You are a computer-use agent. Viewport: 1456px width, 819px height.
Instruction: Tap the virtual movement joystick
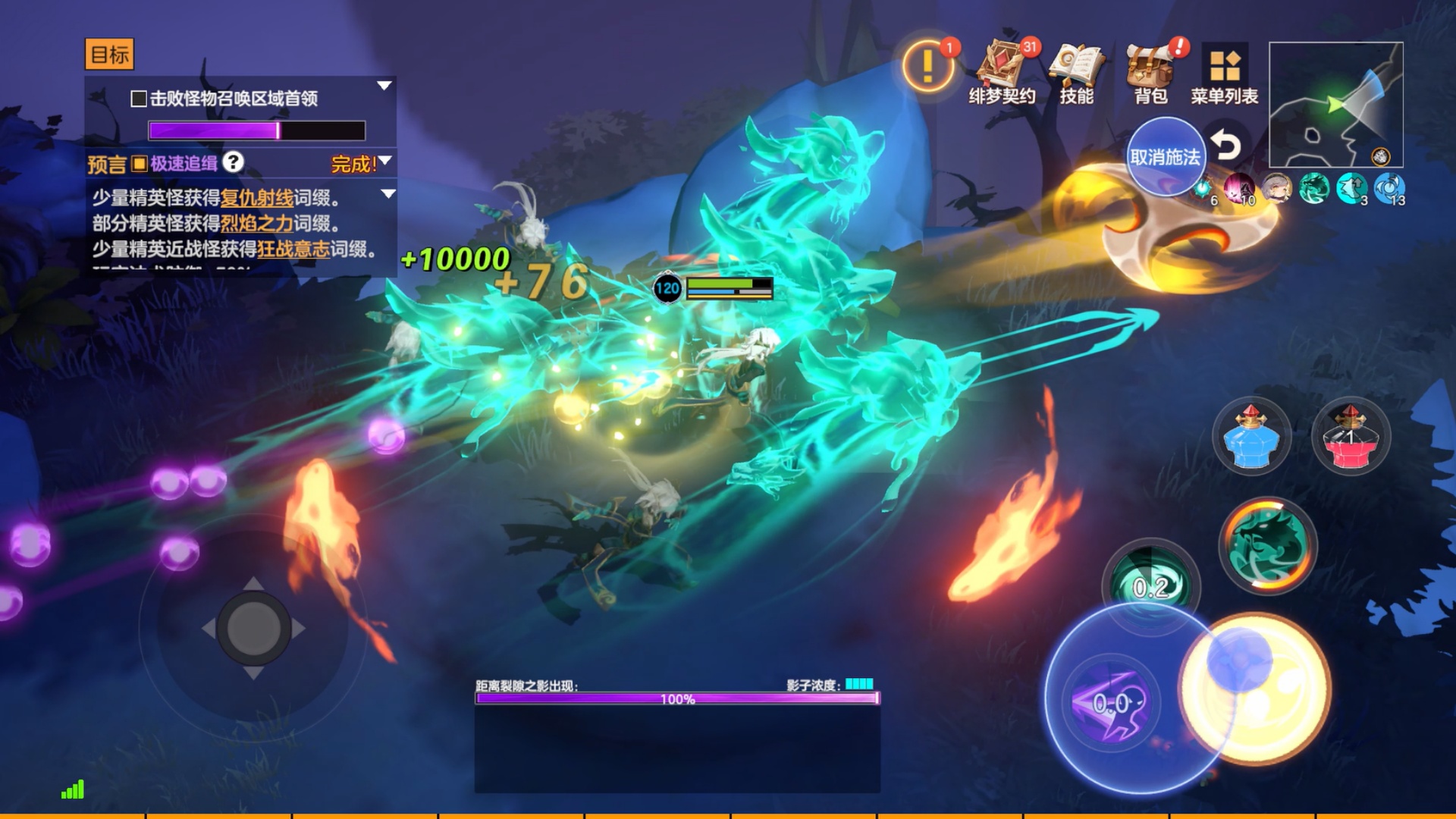(x=253, y=628)
